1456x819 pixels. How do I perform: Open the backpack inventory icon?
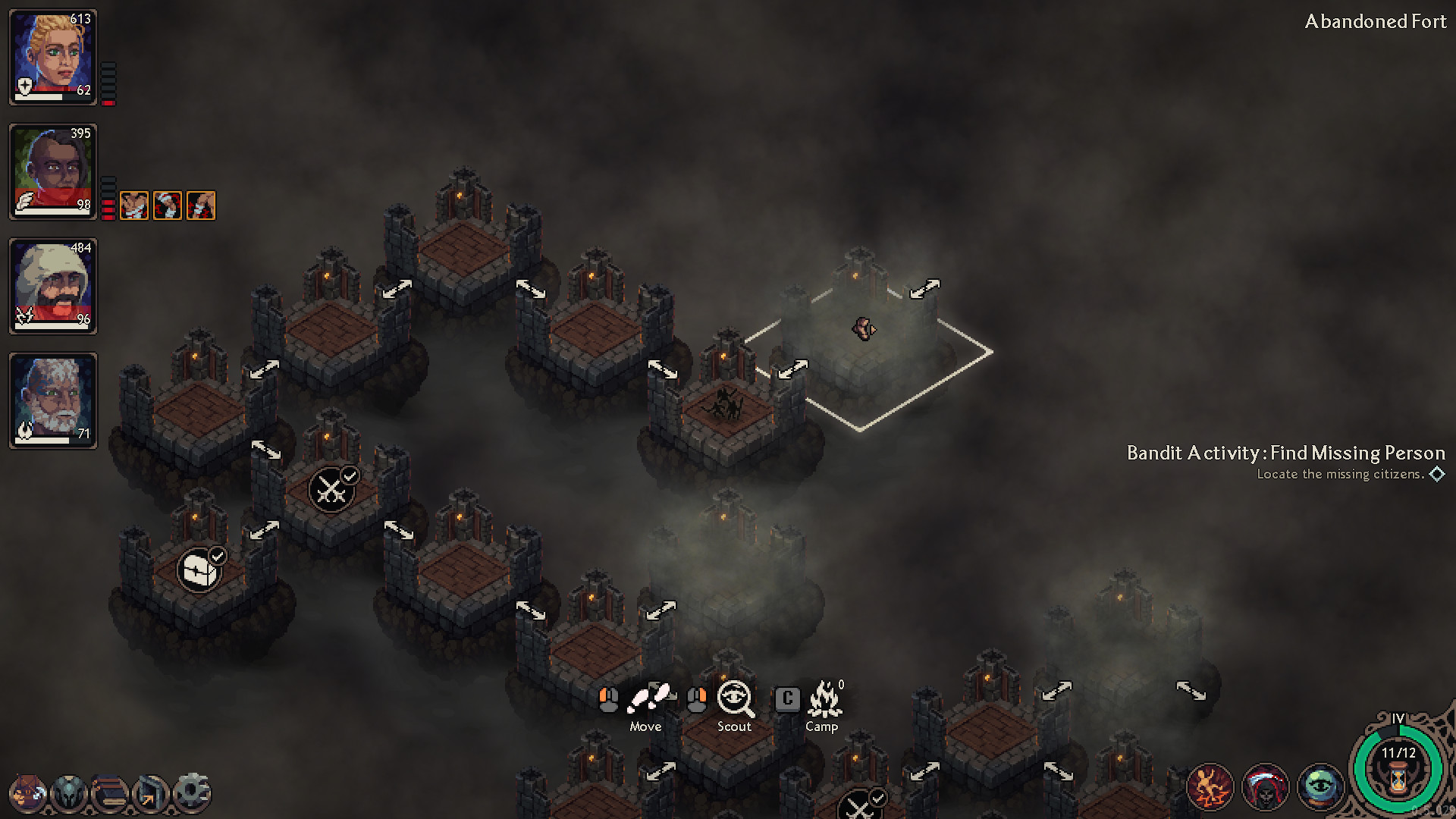click(x=27, y=791)
